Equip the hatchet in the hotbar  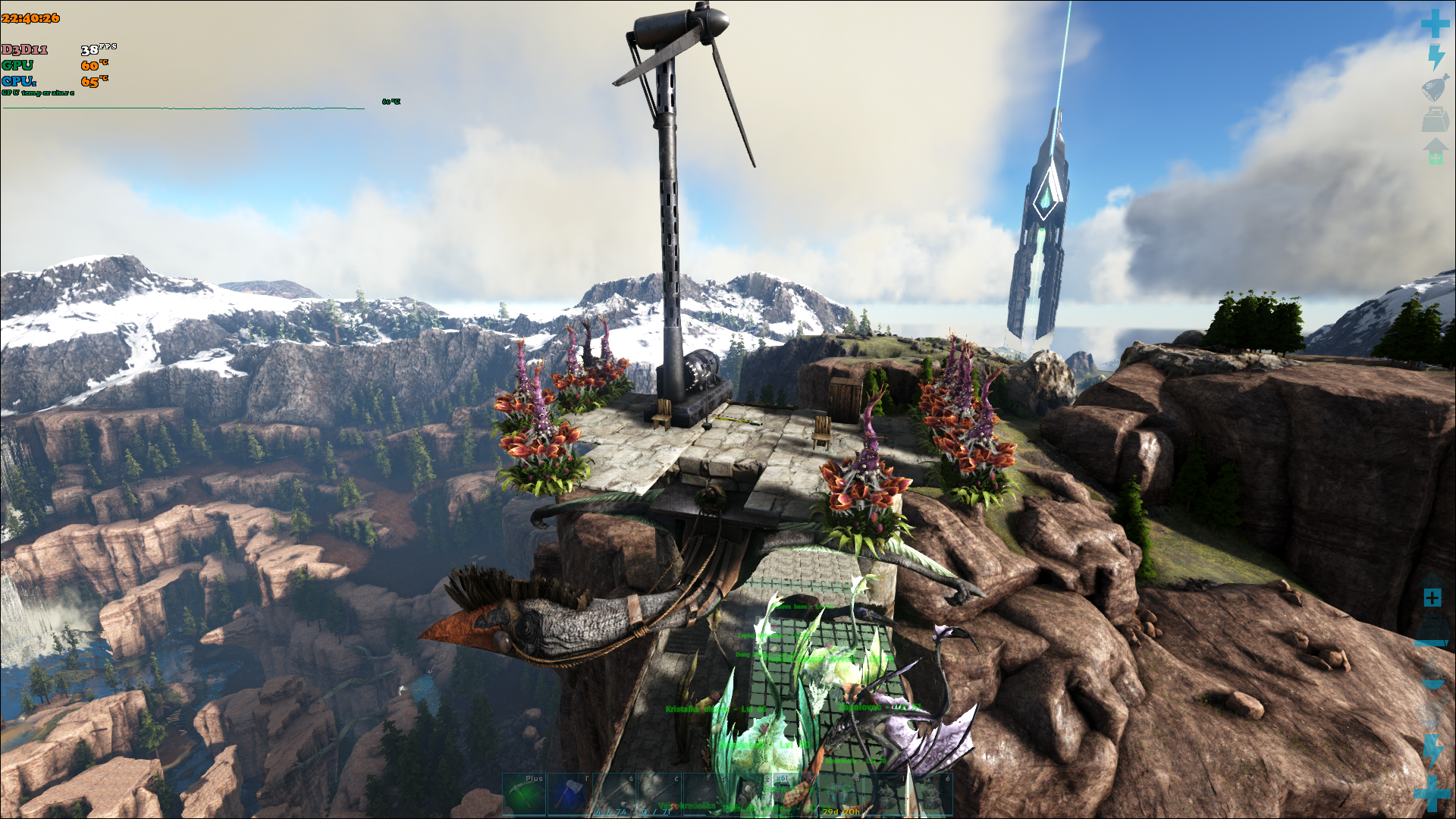(570, 794)
